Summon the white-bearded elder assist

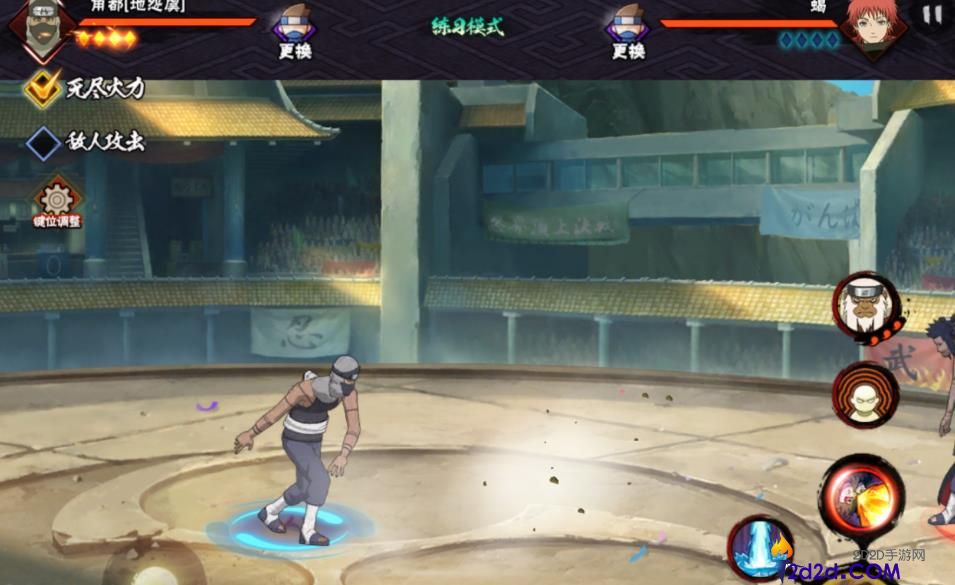[865, 307]
